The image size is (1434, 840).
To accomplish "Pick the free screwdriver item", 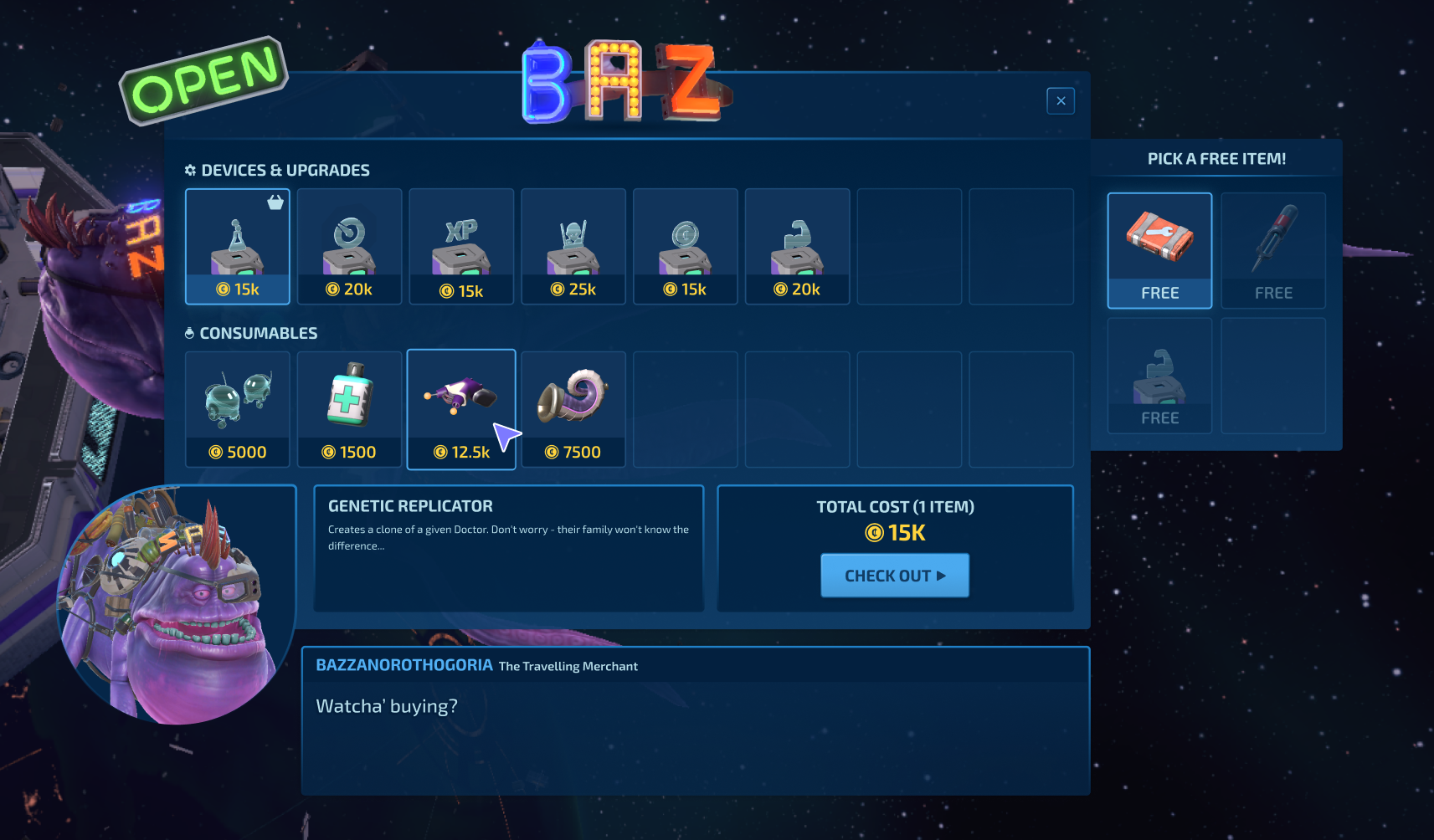I will [x=1272, y=250].
